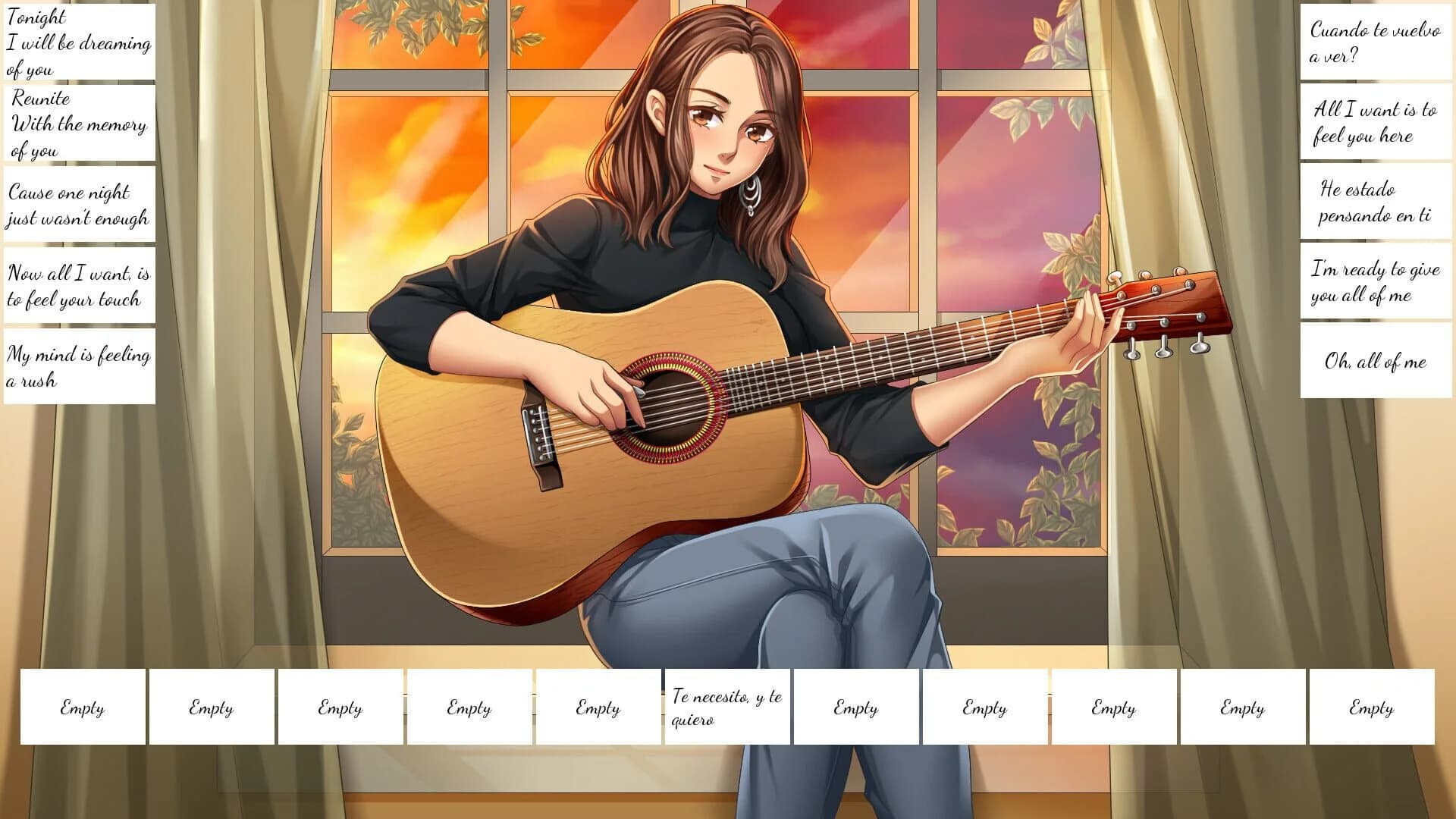
Task: Choose the fourth Empty slot
Action: [467, 707]
